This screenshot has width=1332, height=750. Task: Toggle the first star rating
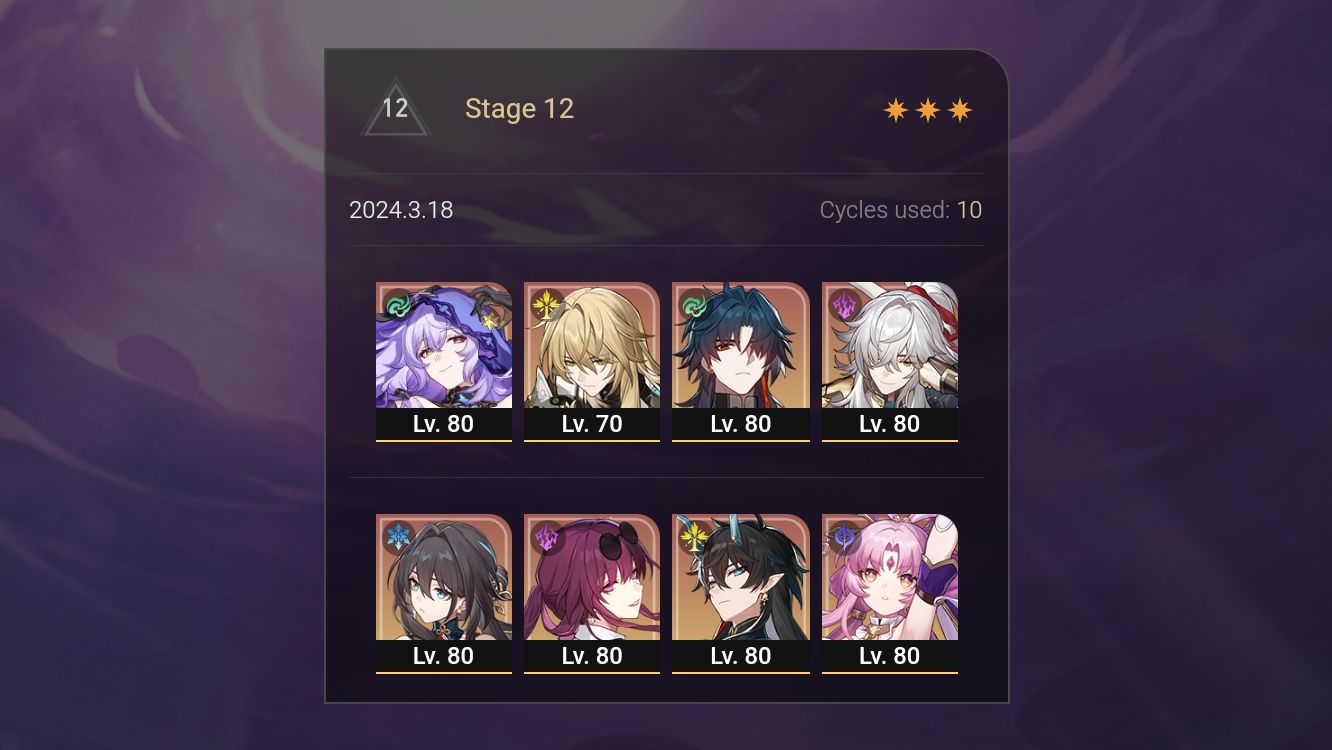coord(893,109)
